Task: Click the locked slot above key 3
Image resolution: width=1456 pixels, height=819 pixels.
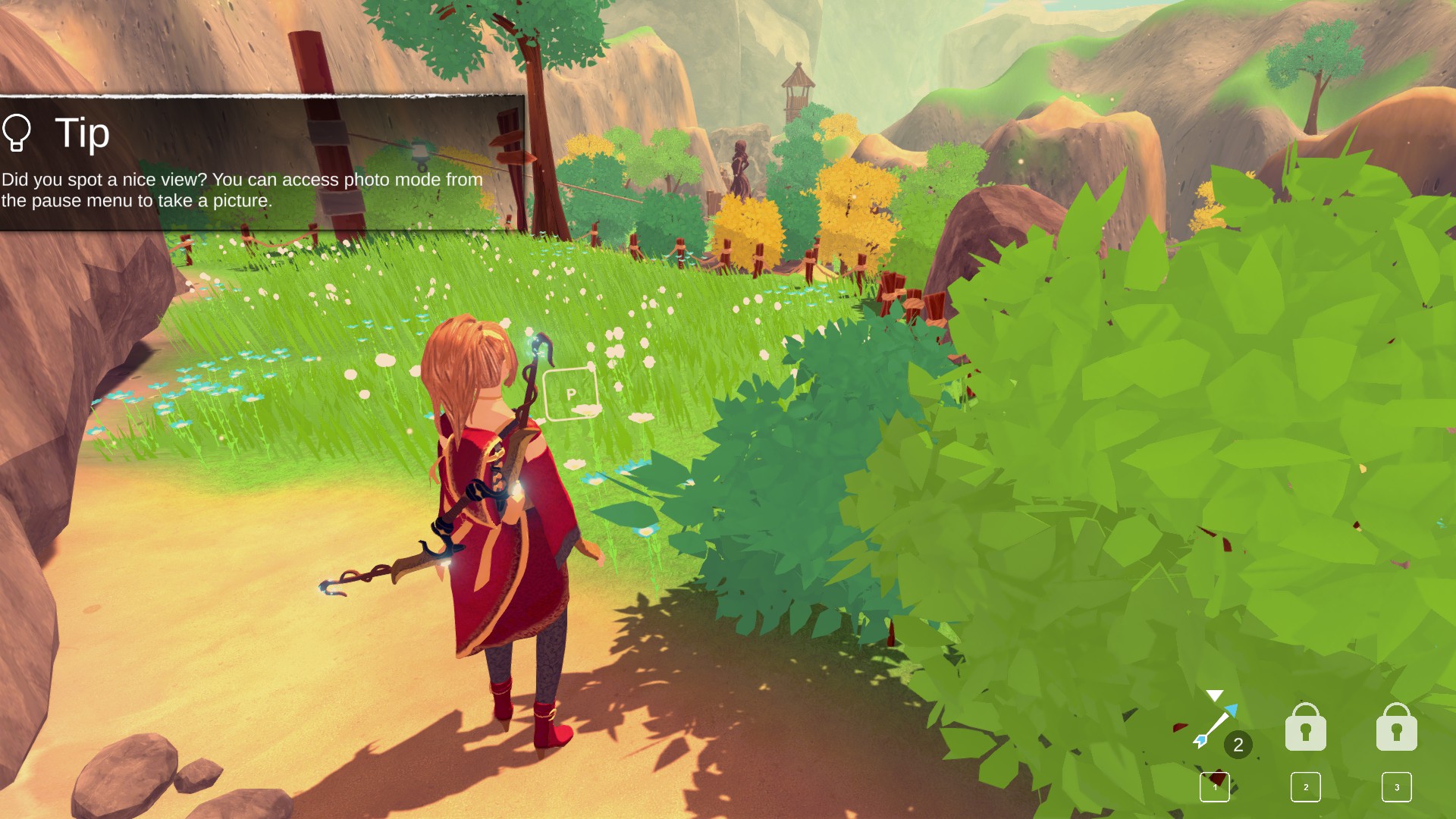Action: 1396,728
